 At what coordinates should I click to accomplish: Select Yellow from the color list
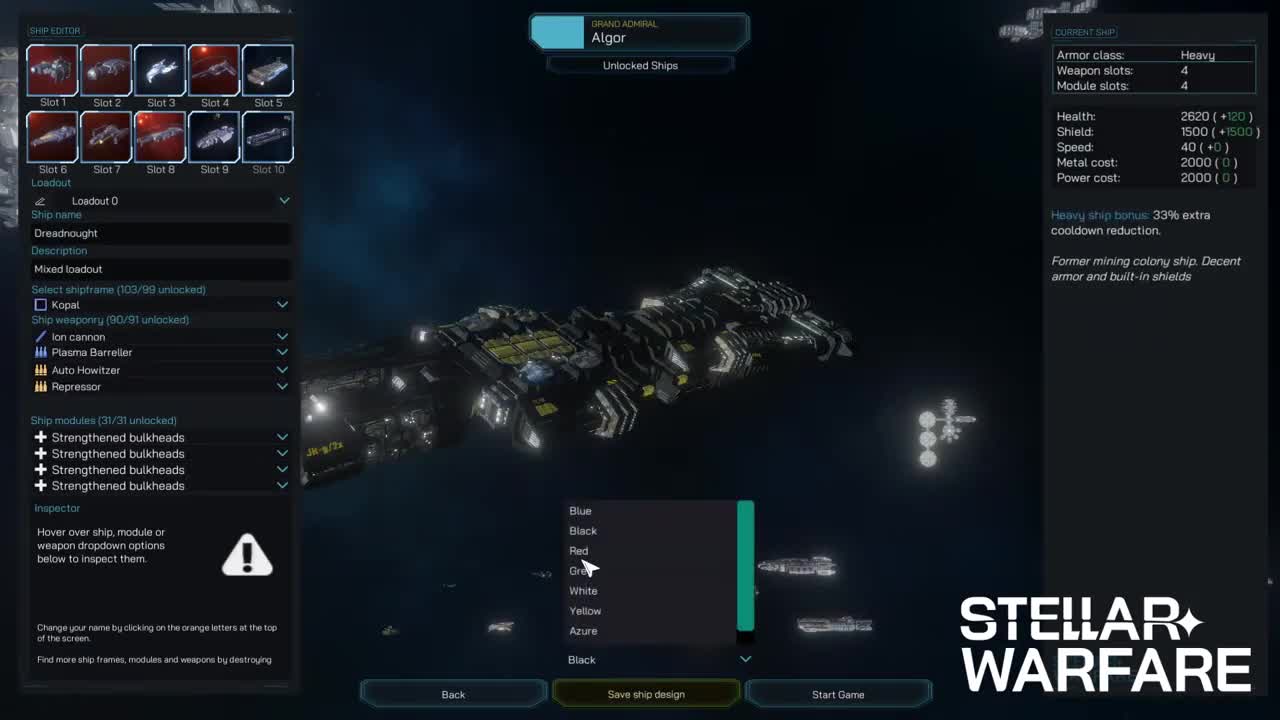pos(585,610)
